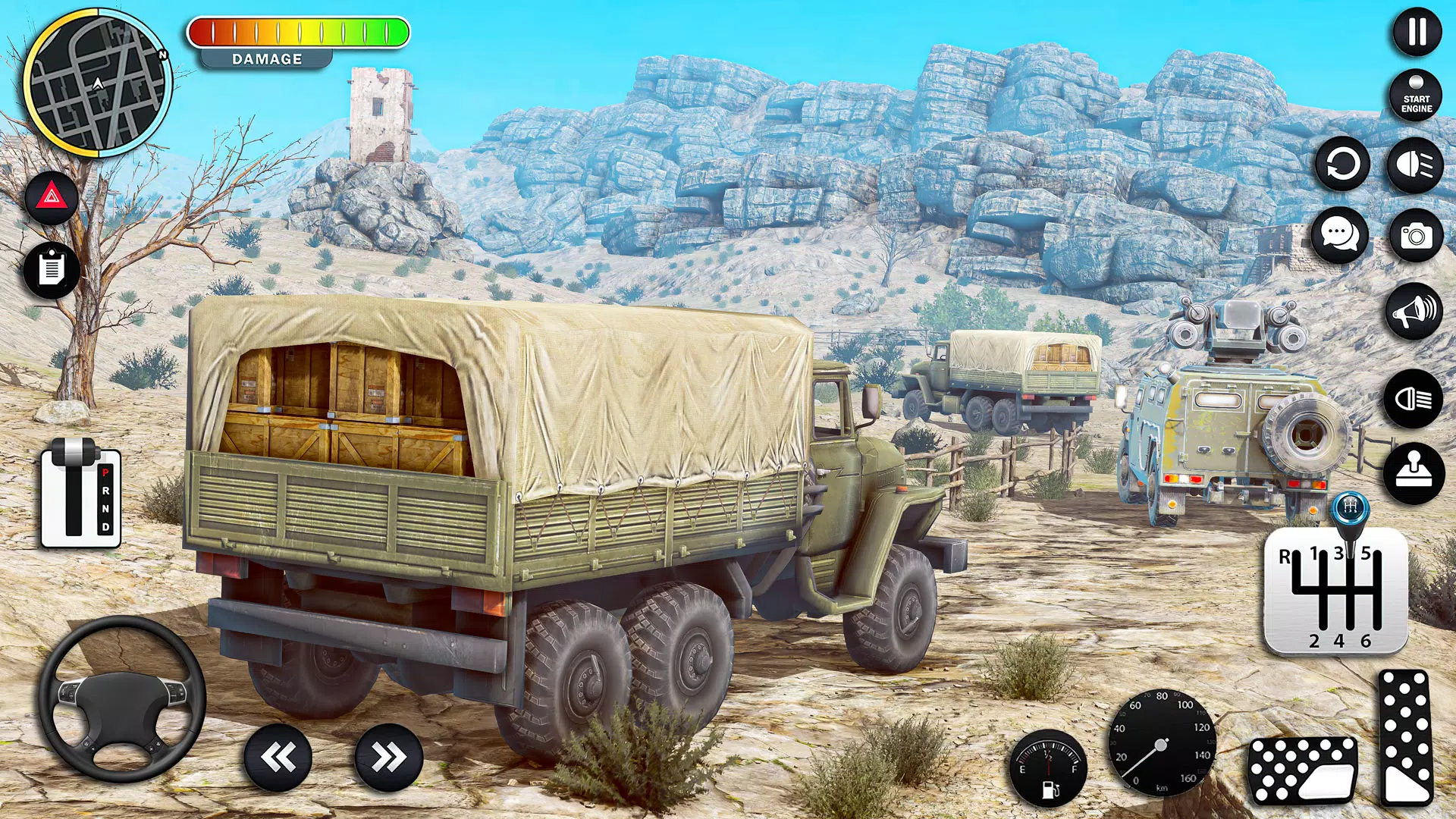Turn right with the double-arrow button
This screenshot has width=1456, height=819.
[x=388, y=757]
